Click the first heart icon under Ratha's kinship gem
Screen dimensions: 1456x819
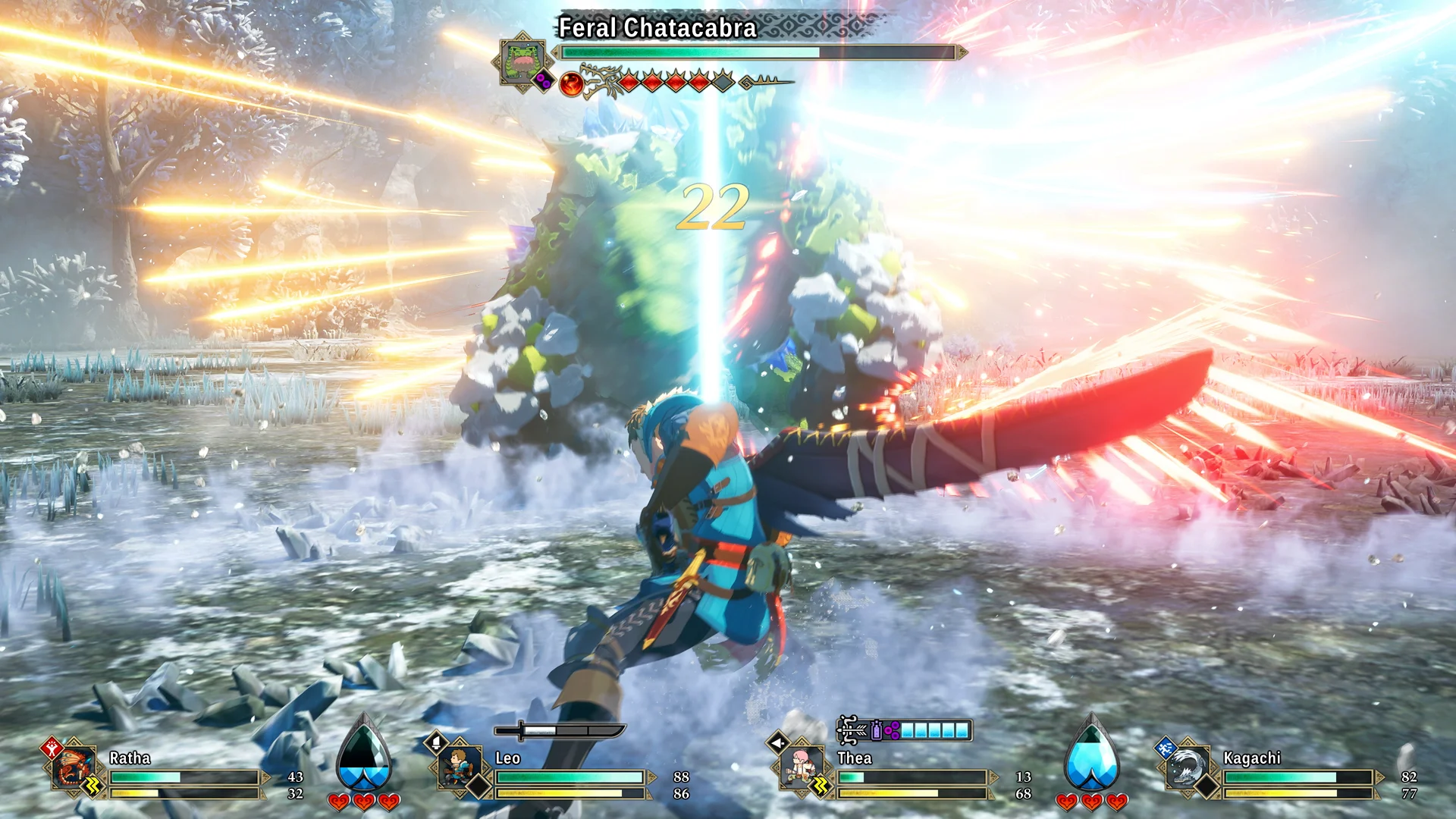click(340, 802)
